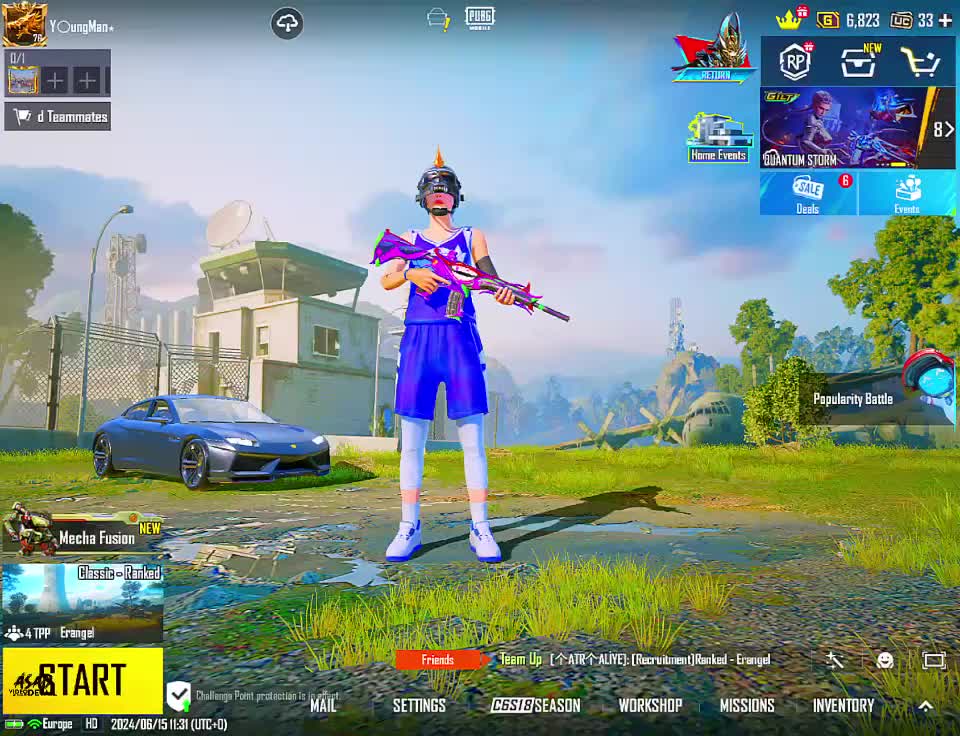Open the Events section

(907, 193)
